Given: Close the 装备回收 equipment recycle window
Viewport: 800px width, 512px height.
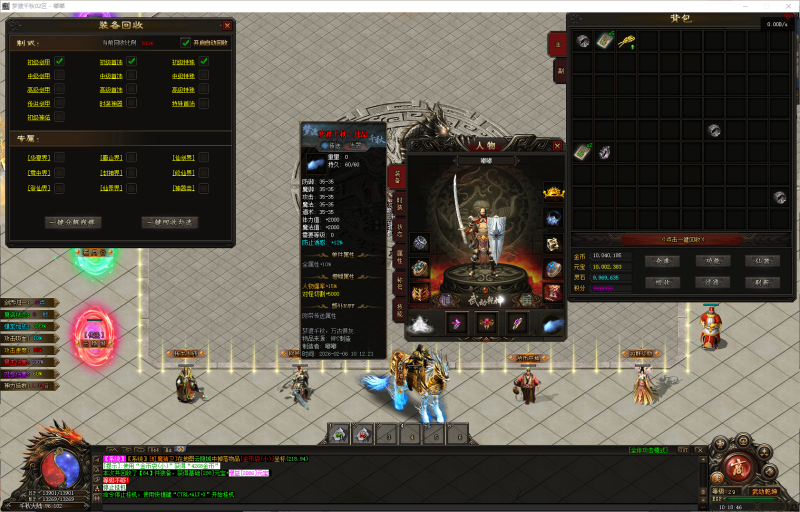Looking at the screenshot, I should click(227, 25).
